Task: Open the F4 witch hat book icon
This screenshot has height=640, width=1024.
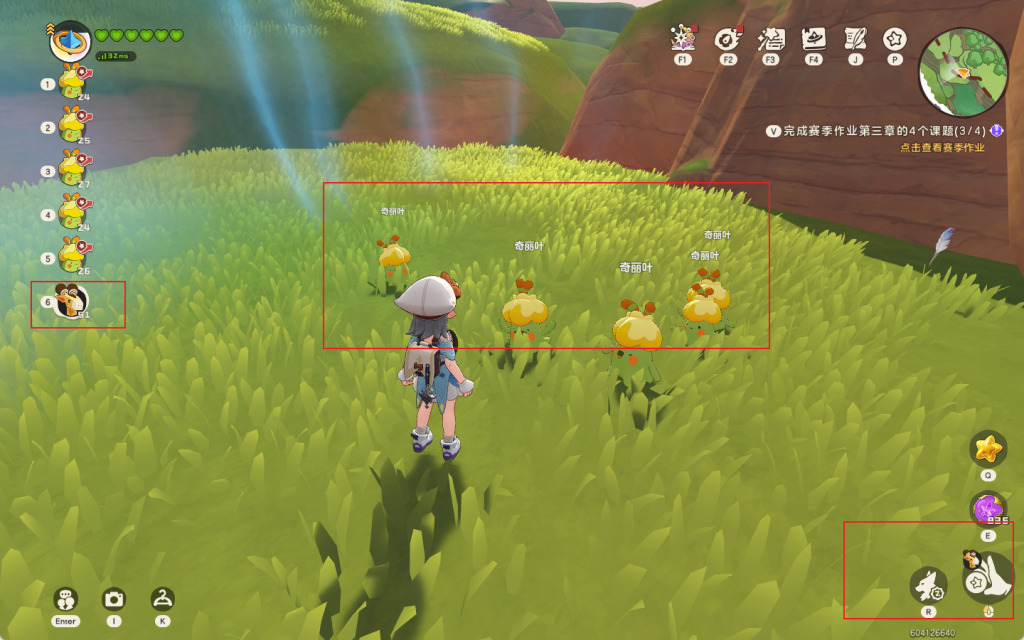Action: point(814,39)
